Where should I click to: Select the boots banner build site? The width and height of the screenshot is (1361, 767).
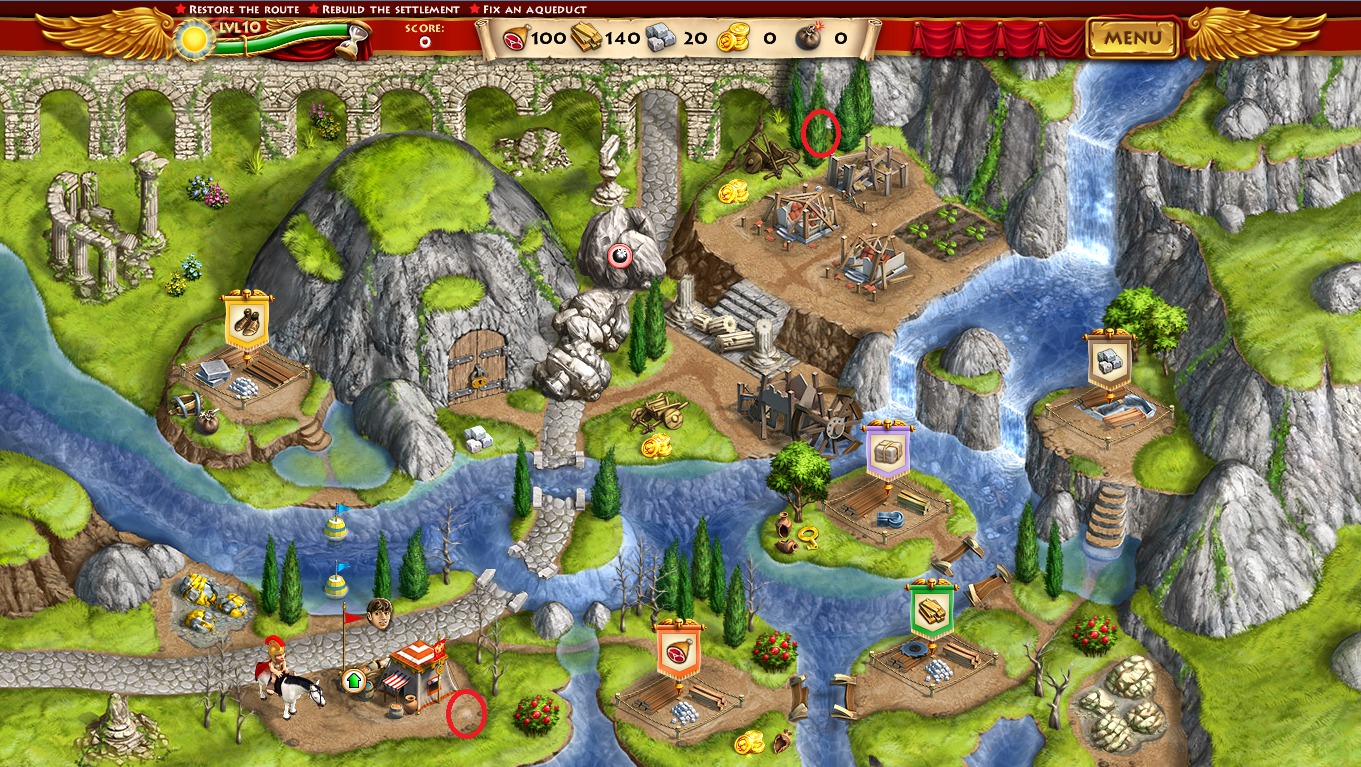tap(245, 321)
